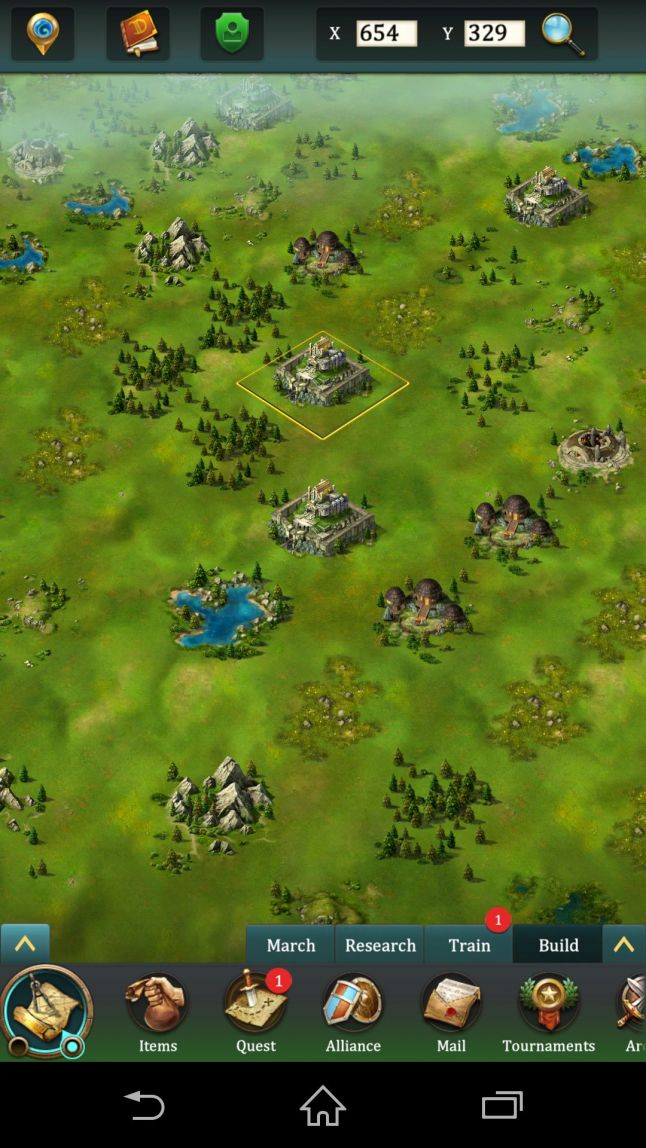The height and width of the screenshot is (1148, 646).
Task: Search coordinates with the magnifying glass
Action: [563, 34]
